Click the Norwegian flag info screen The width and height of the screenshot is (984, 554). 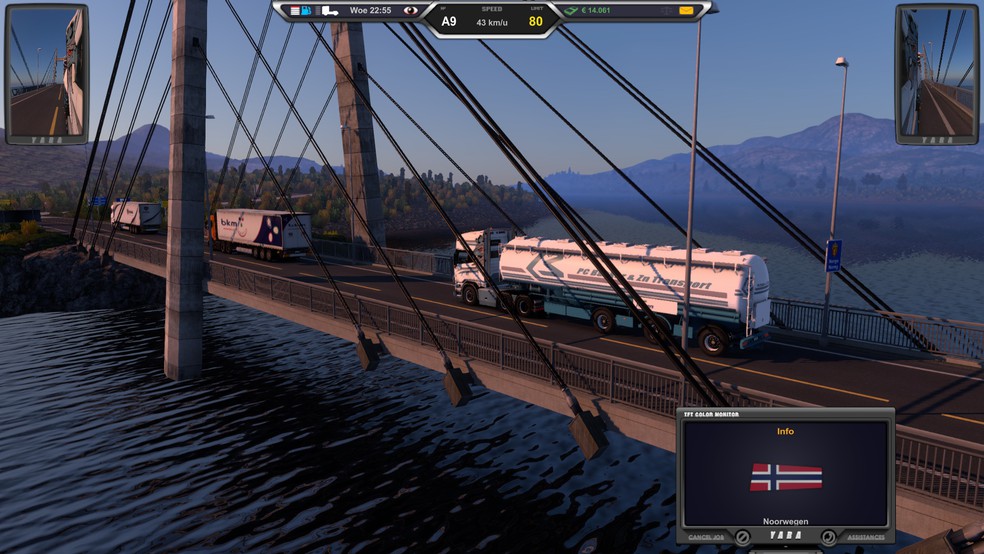[x=785, y=475]
